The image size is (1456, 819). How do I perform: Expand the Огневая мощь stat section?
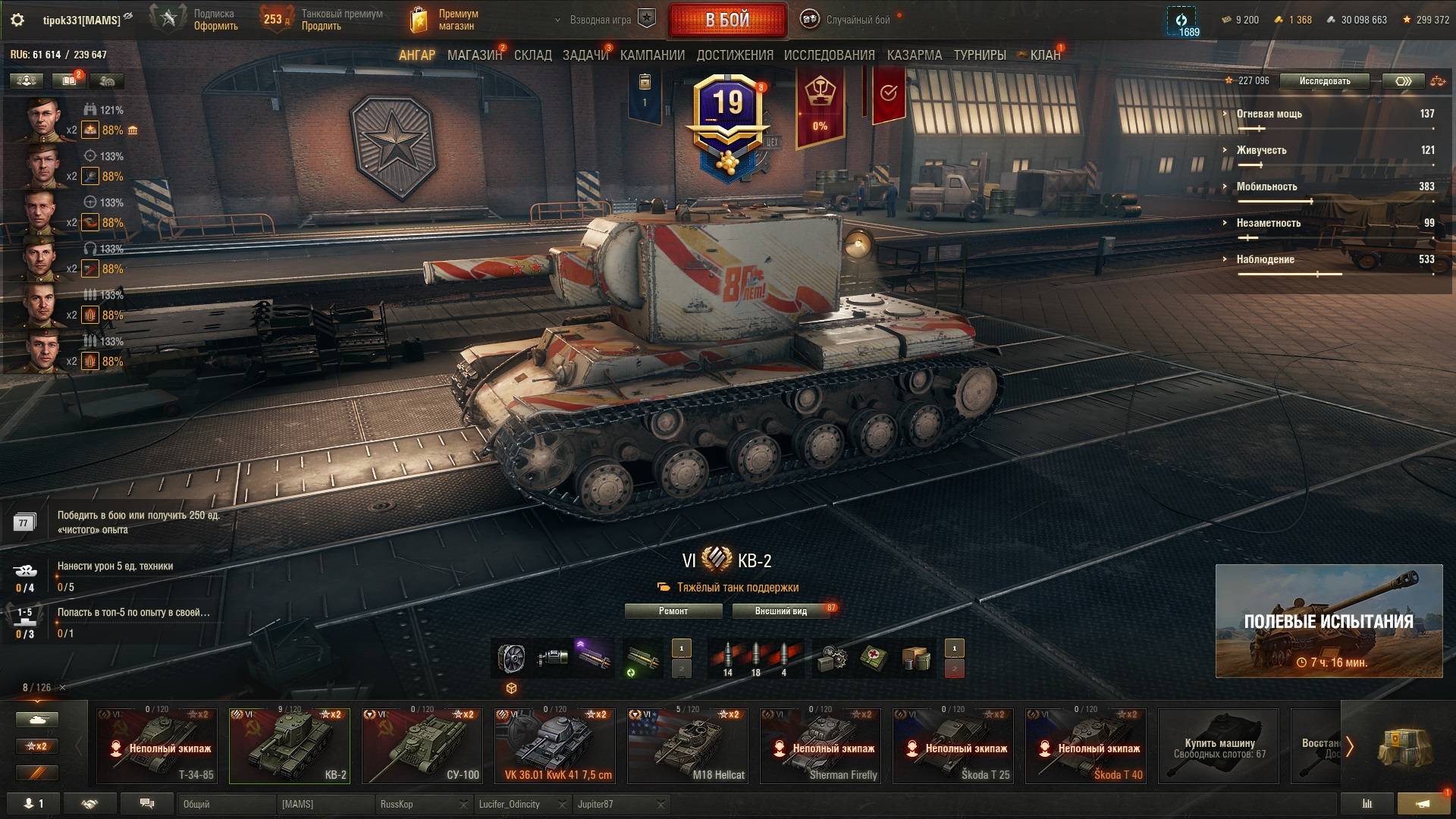coord(1269,114)
